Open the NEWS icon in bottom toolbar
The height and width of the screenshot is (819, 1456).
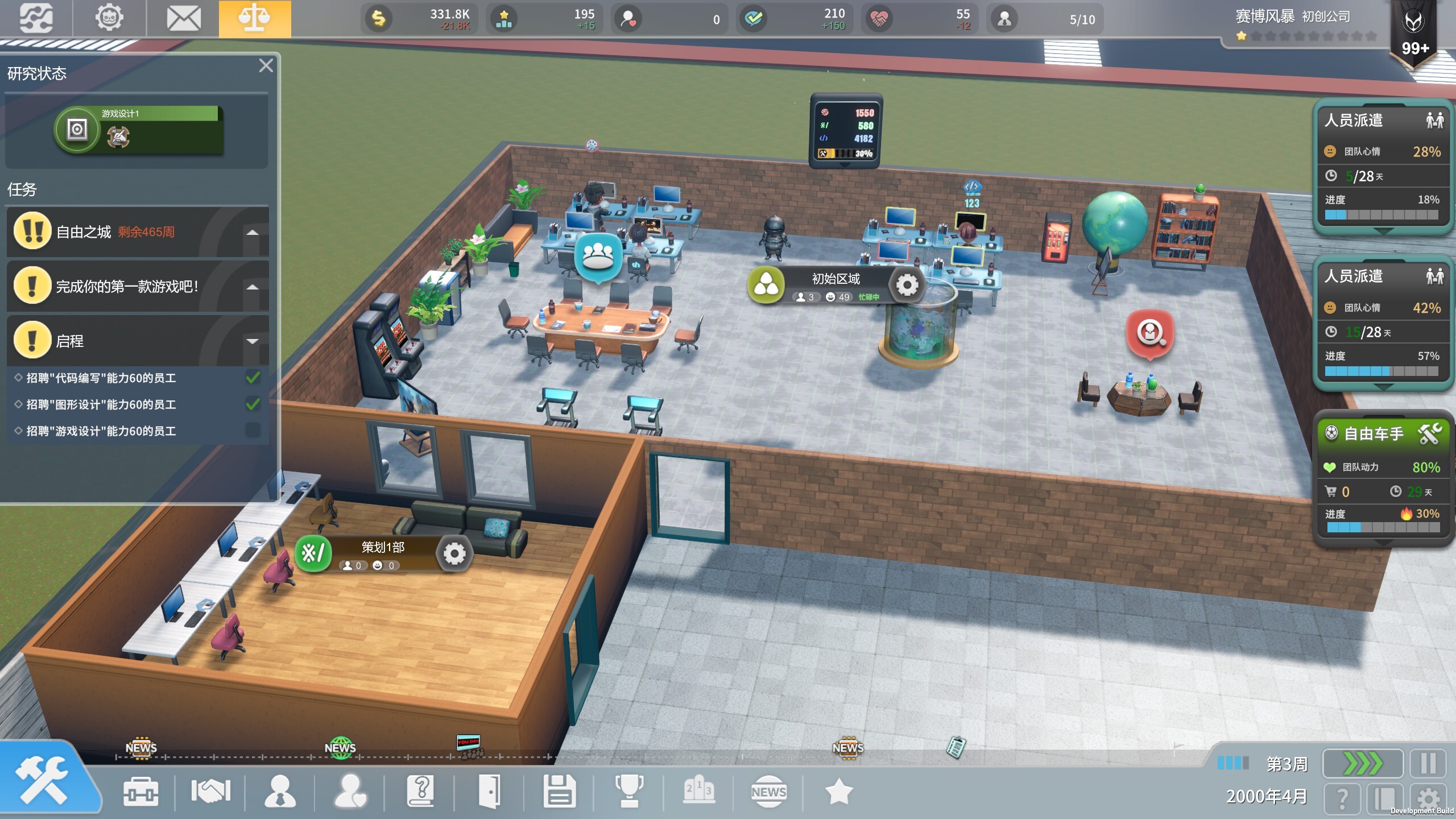[769, 791]
